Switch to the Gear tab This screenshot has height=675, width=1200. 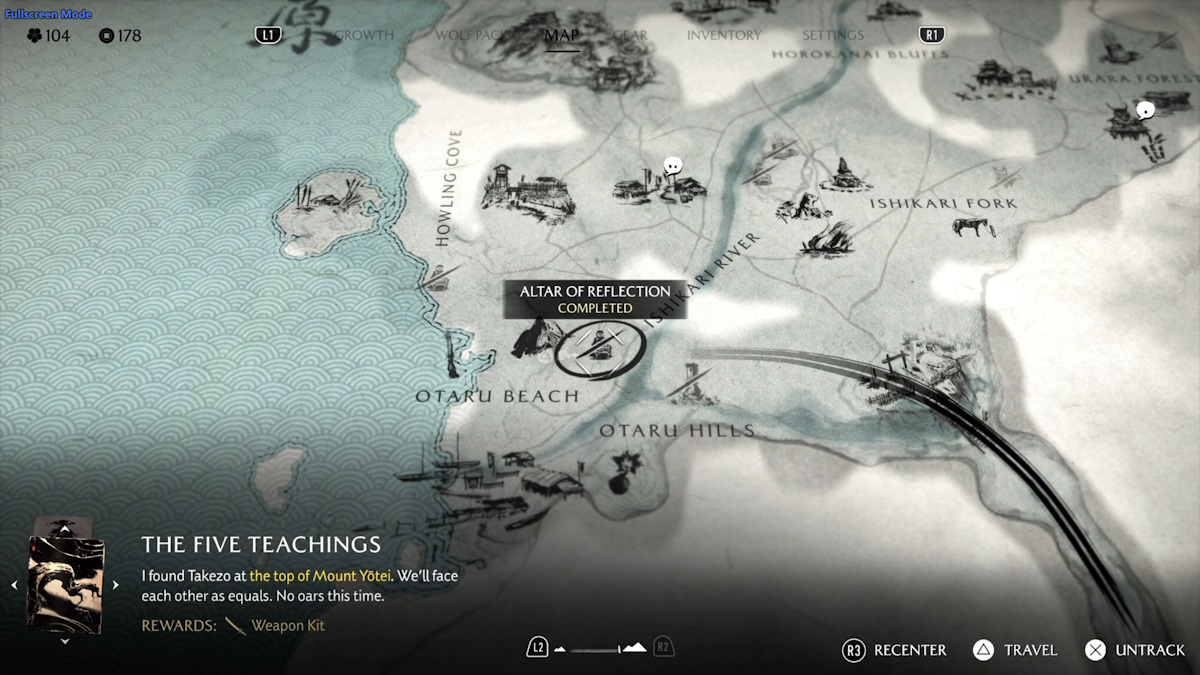click(x=630, y=35)
